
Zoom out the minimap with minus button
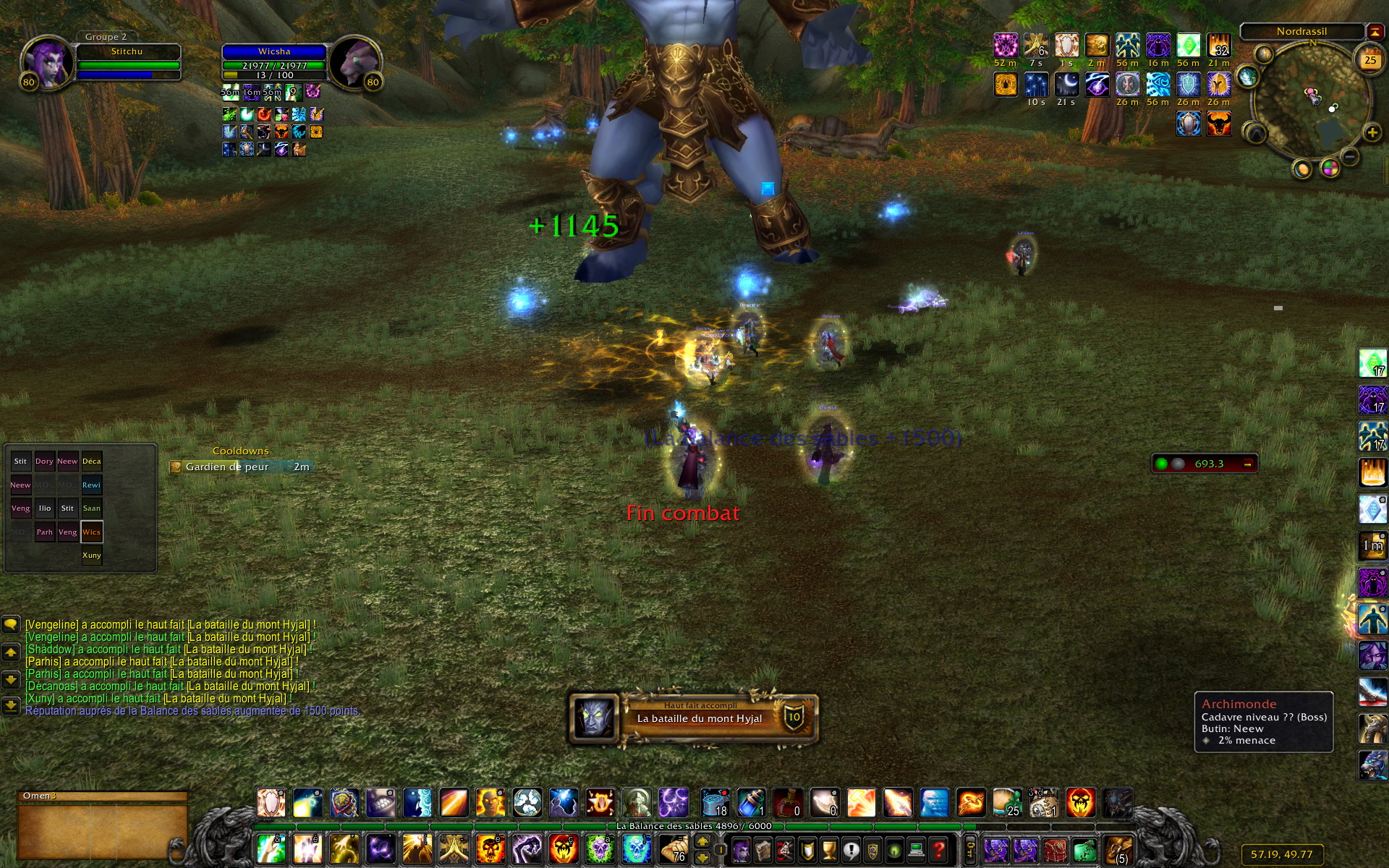[x=1349, y=156]
